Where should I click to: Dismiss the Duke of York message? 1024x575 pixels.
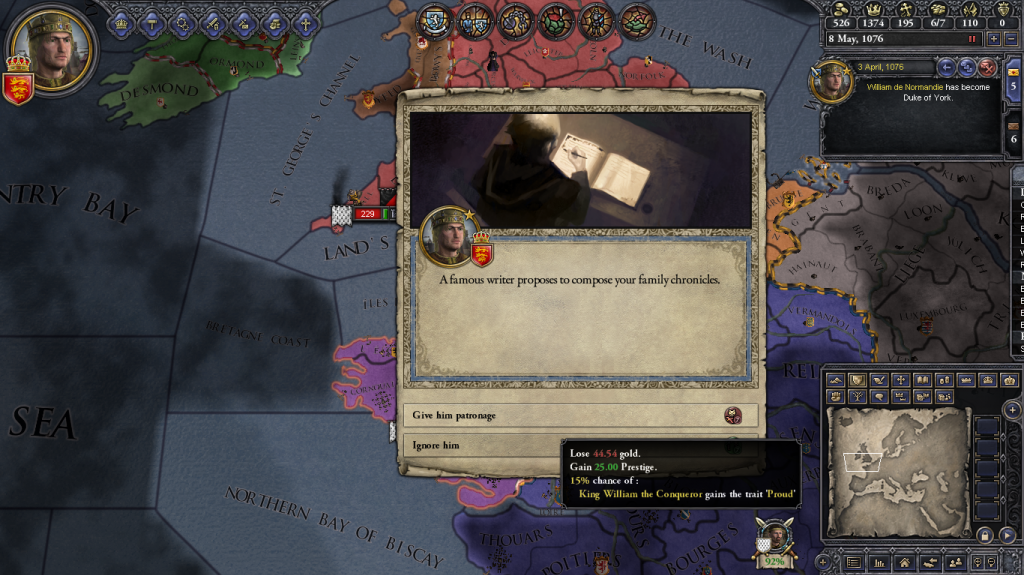[988, 67]
